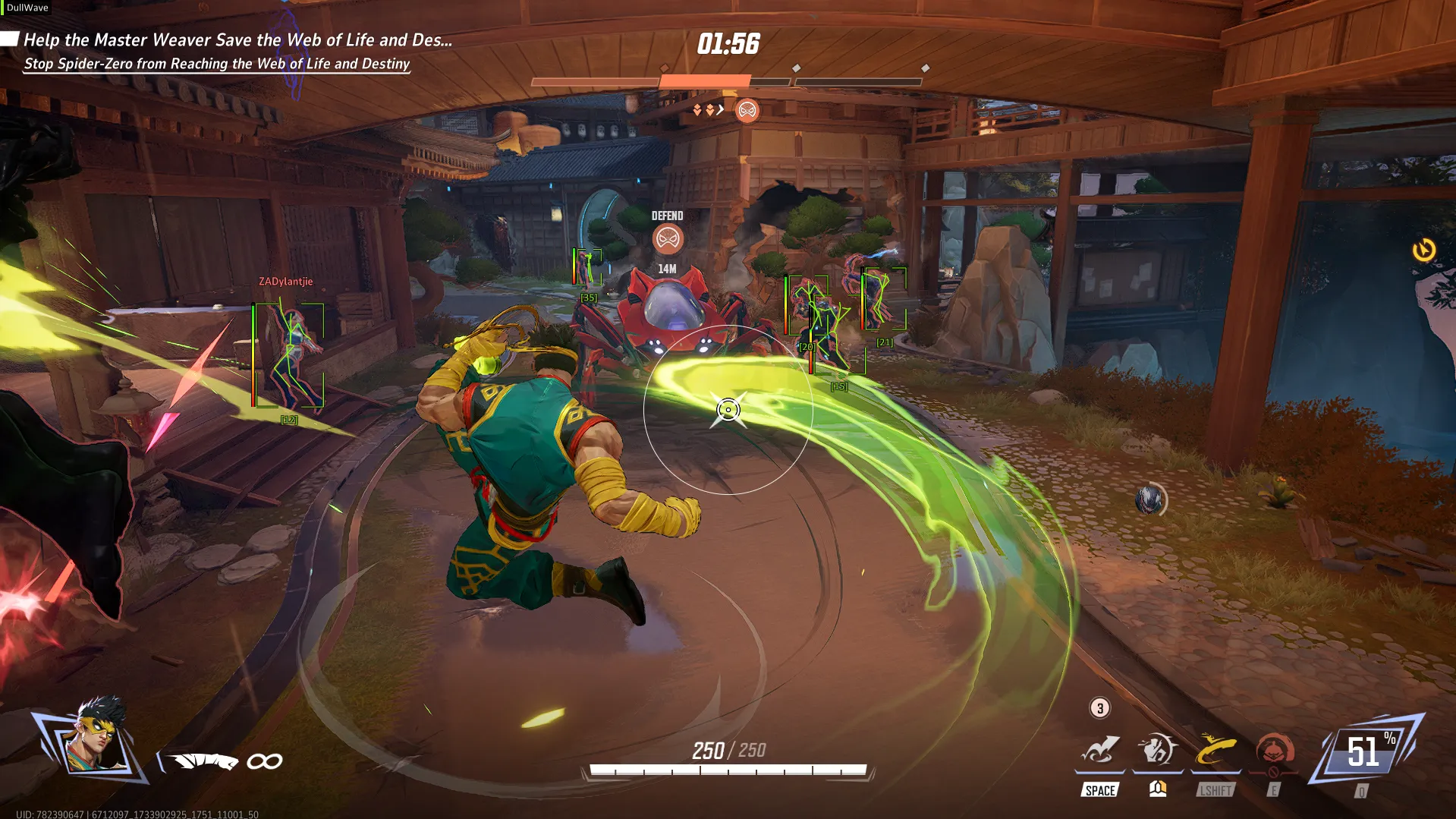Activate the triple-jump arrow ability icon
This screenshot has width=1456, height=819.
click(1099, 750)
